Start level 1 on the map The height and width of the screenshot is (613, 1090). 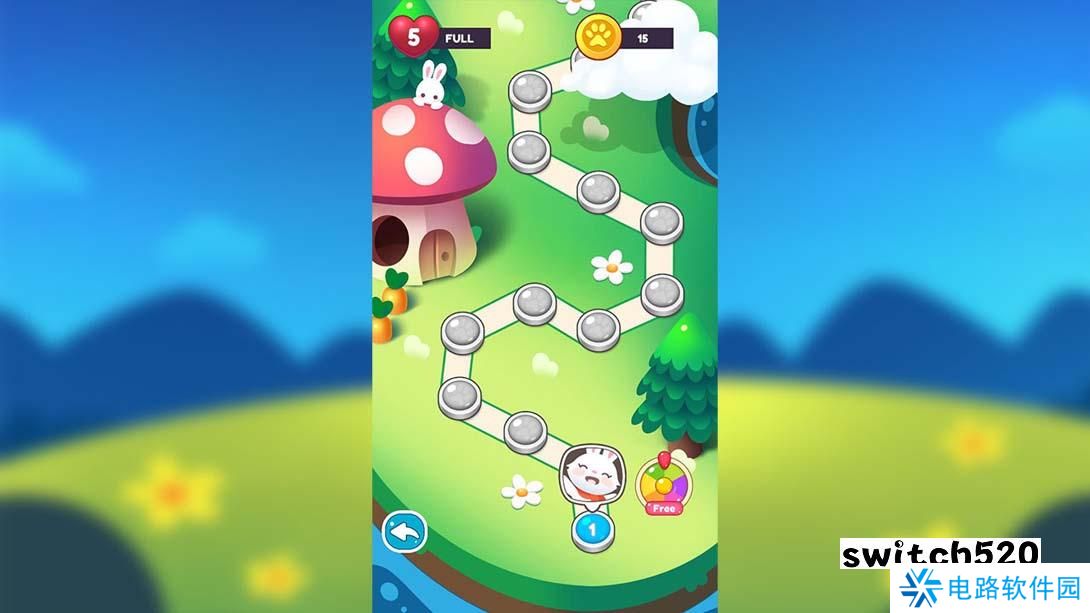[591, 528]
